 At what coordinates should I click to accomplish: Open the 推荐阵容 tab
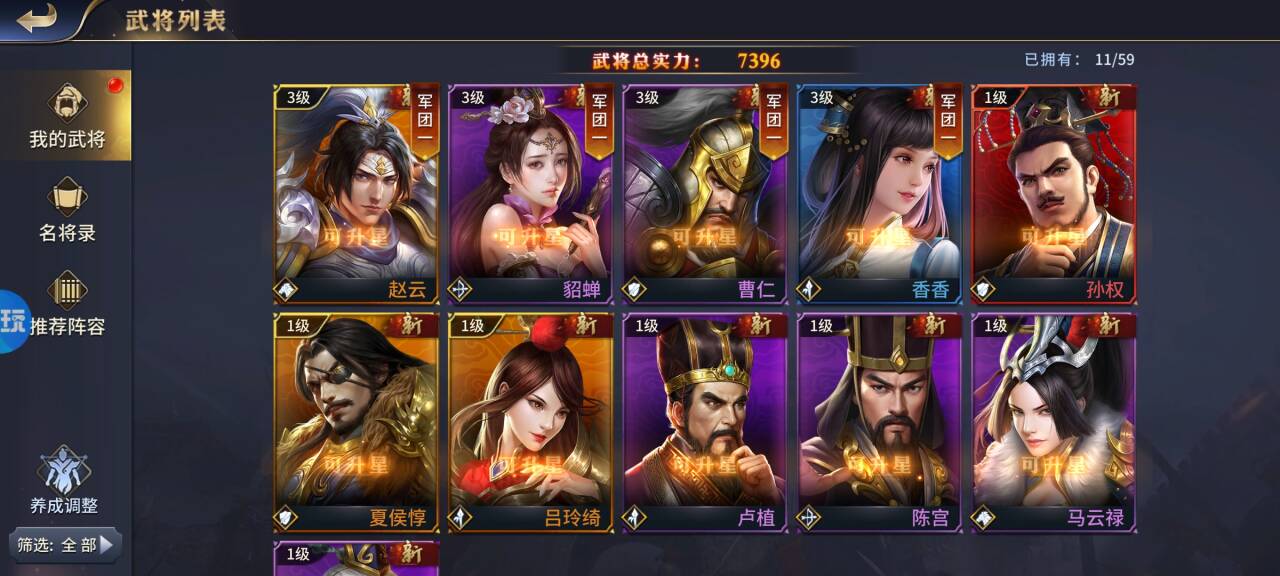click(x=66, y=305)
